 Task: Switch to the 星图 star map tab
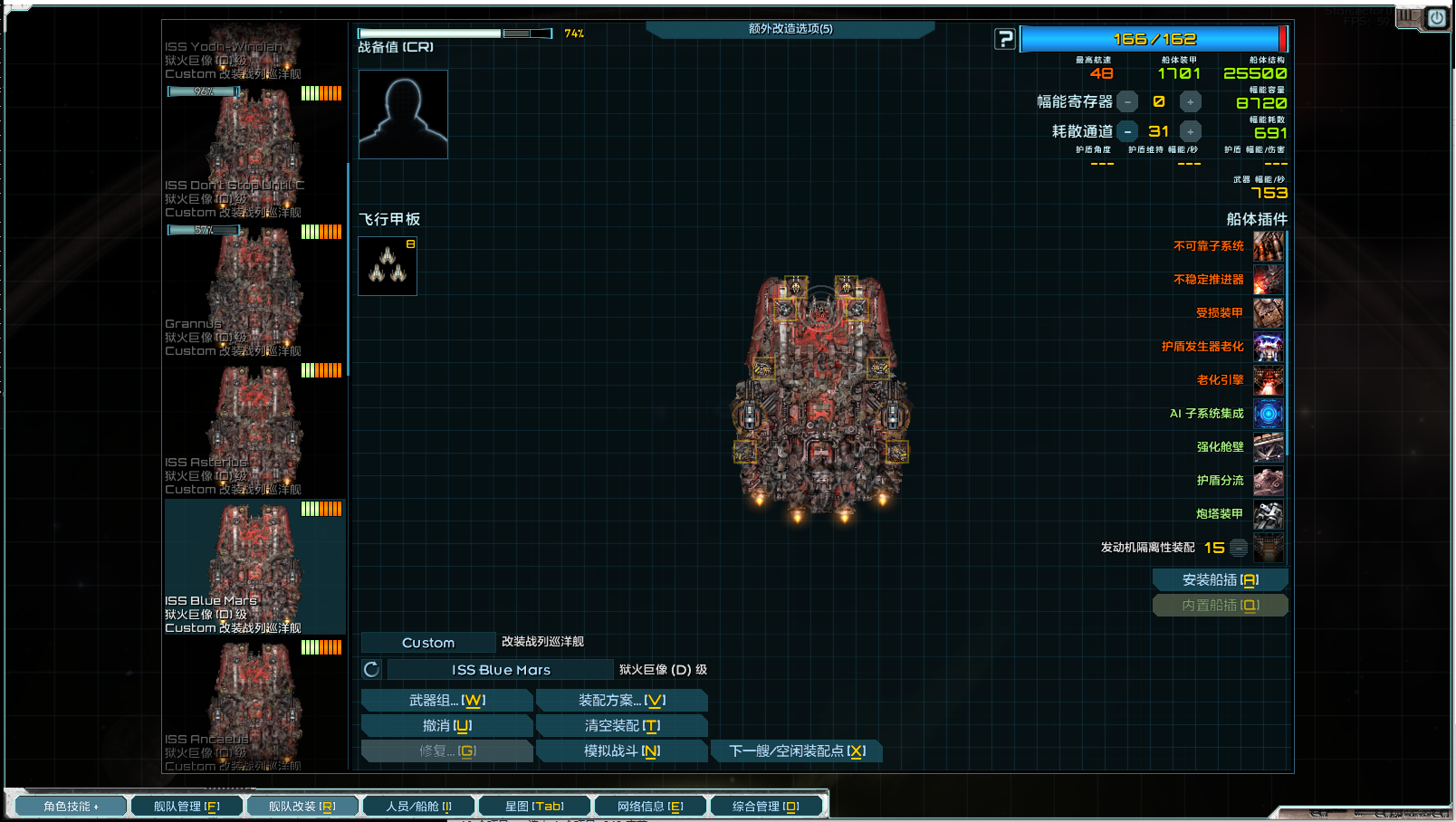(x=534, y=806)
